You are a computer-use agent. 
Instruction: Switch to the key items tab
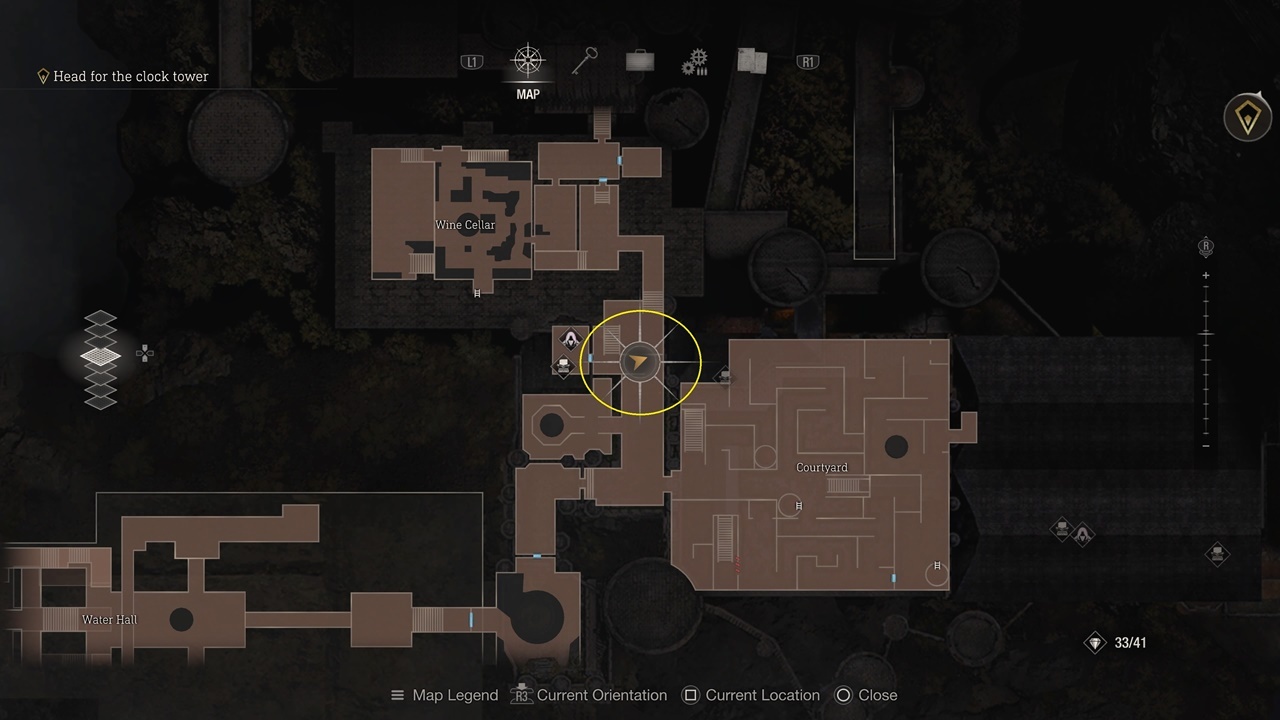(x=583, y=62)
